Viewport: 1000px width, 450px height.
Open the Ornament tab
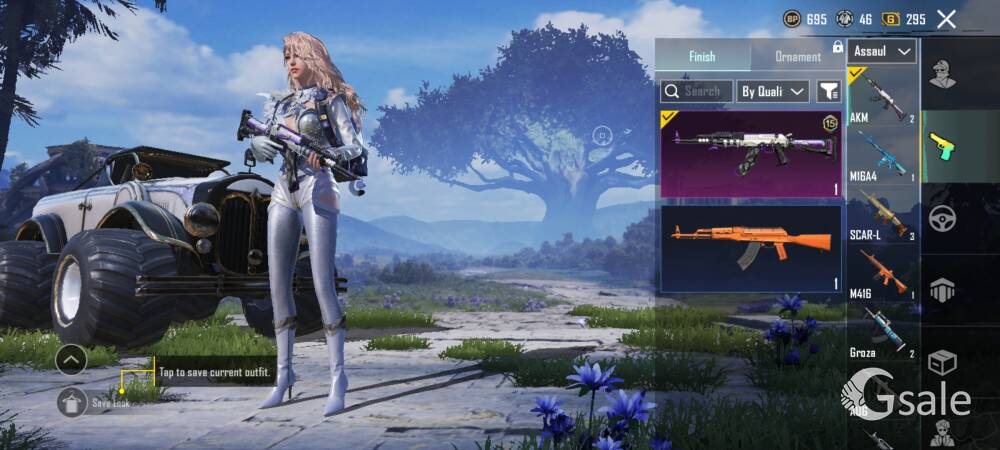[x=798, y=56]
